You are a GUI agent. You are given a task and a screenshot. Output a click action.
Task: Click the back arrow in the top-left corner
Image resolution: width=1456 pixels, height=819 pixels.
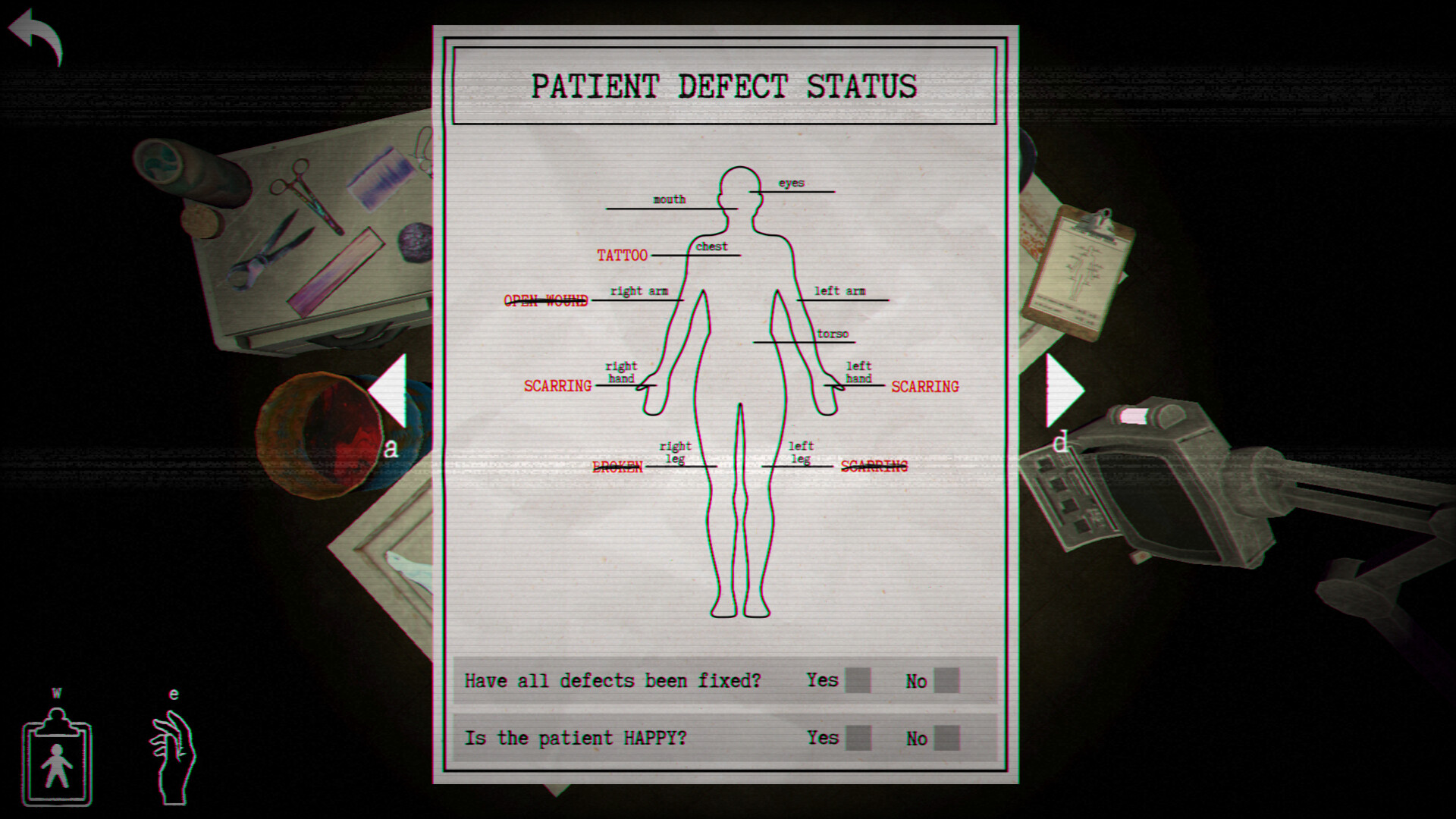pos(35,34)
